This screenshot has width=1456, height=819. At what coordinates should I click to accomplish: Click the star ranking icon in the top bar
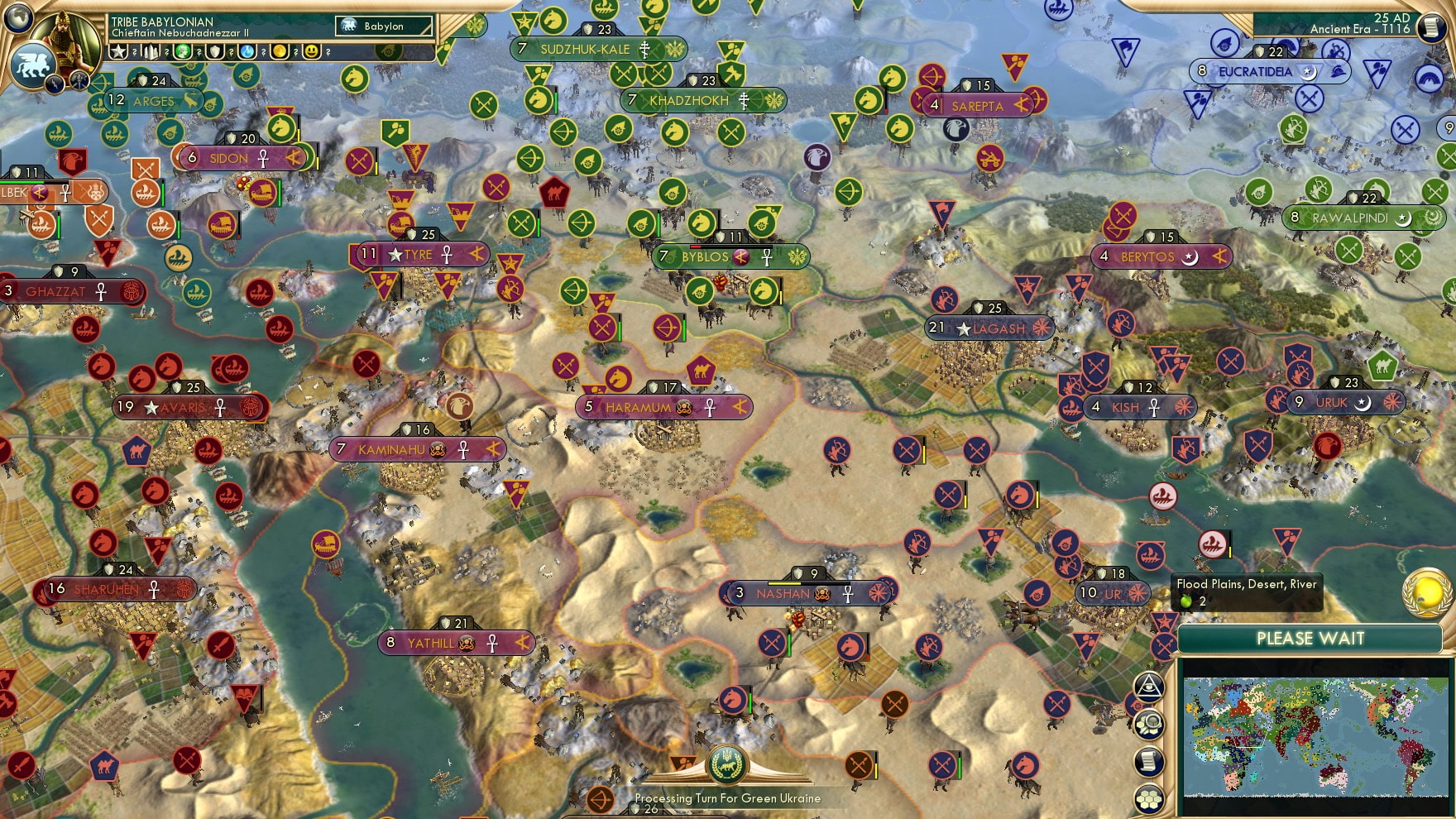point(118,51)
